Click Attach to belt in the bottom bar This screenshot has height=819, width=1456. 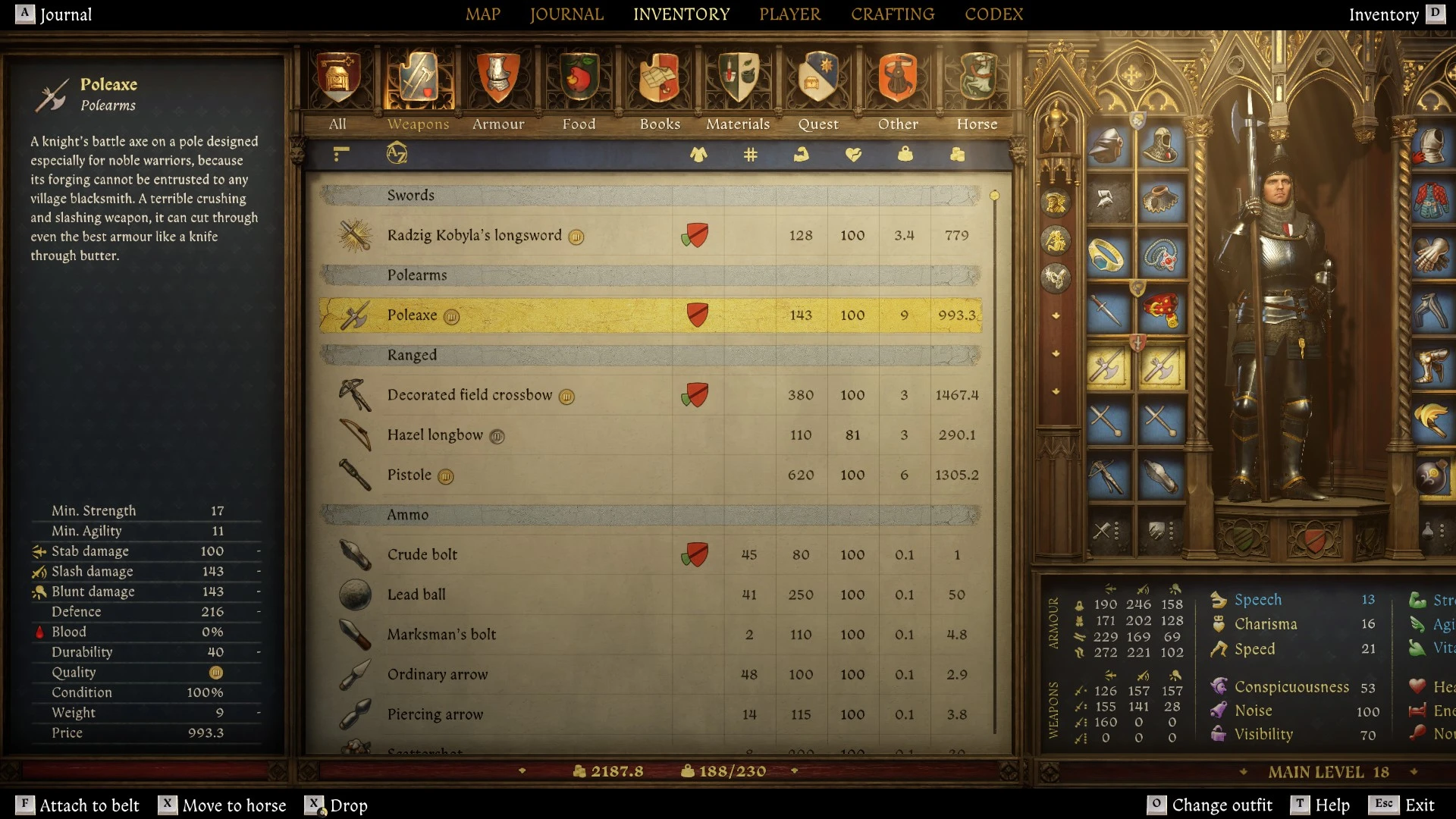(x=90, y=805)
